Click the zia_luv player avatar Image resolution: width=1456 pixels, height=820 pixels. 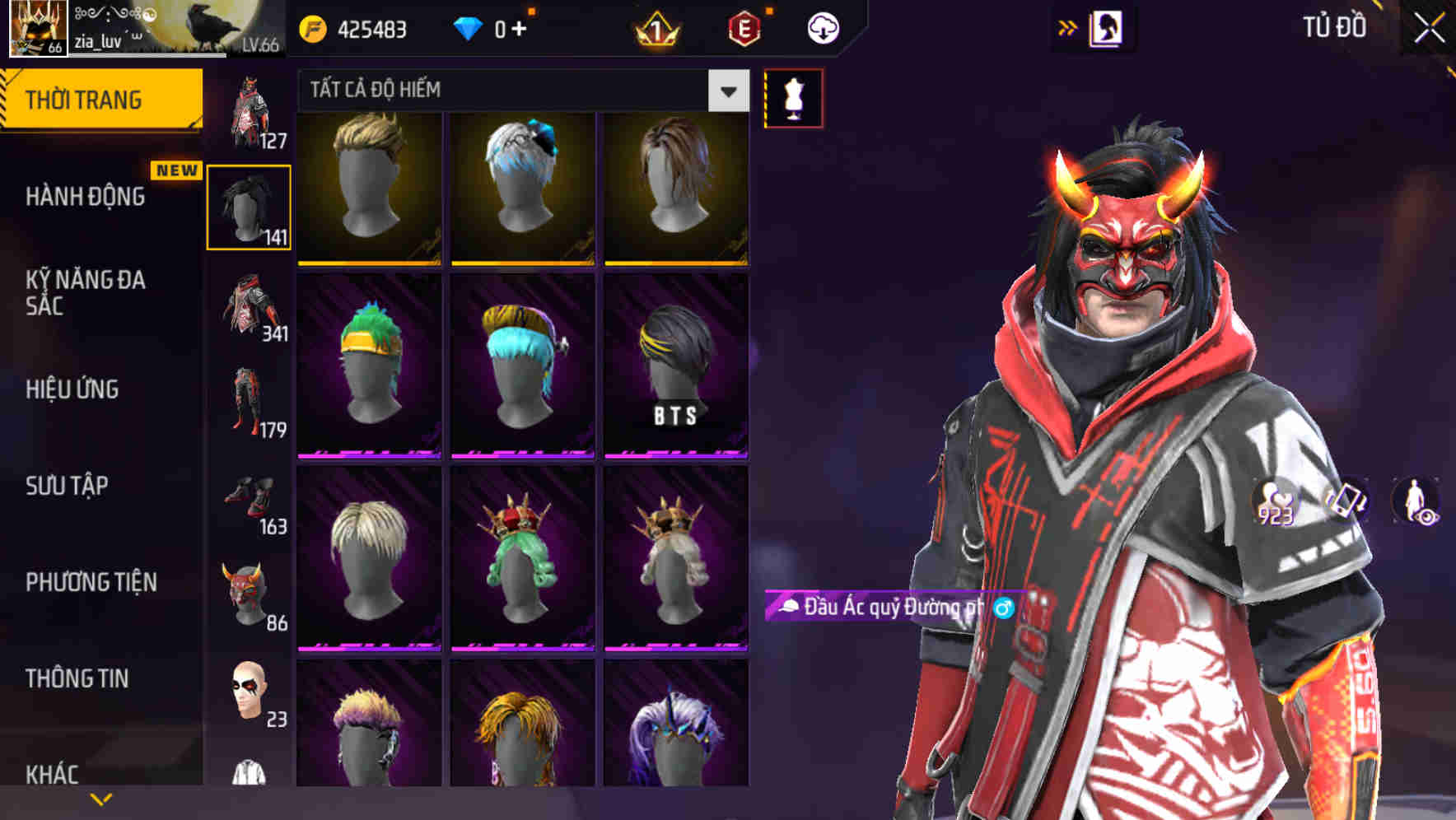[36, 27]
